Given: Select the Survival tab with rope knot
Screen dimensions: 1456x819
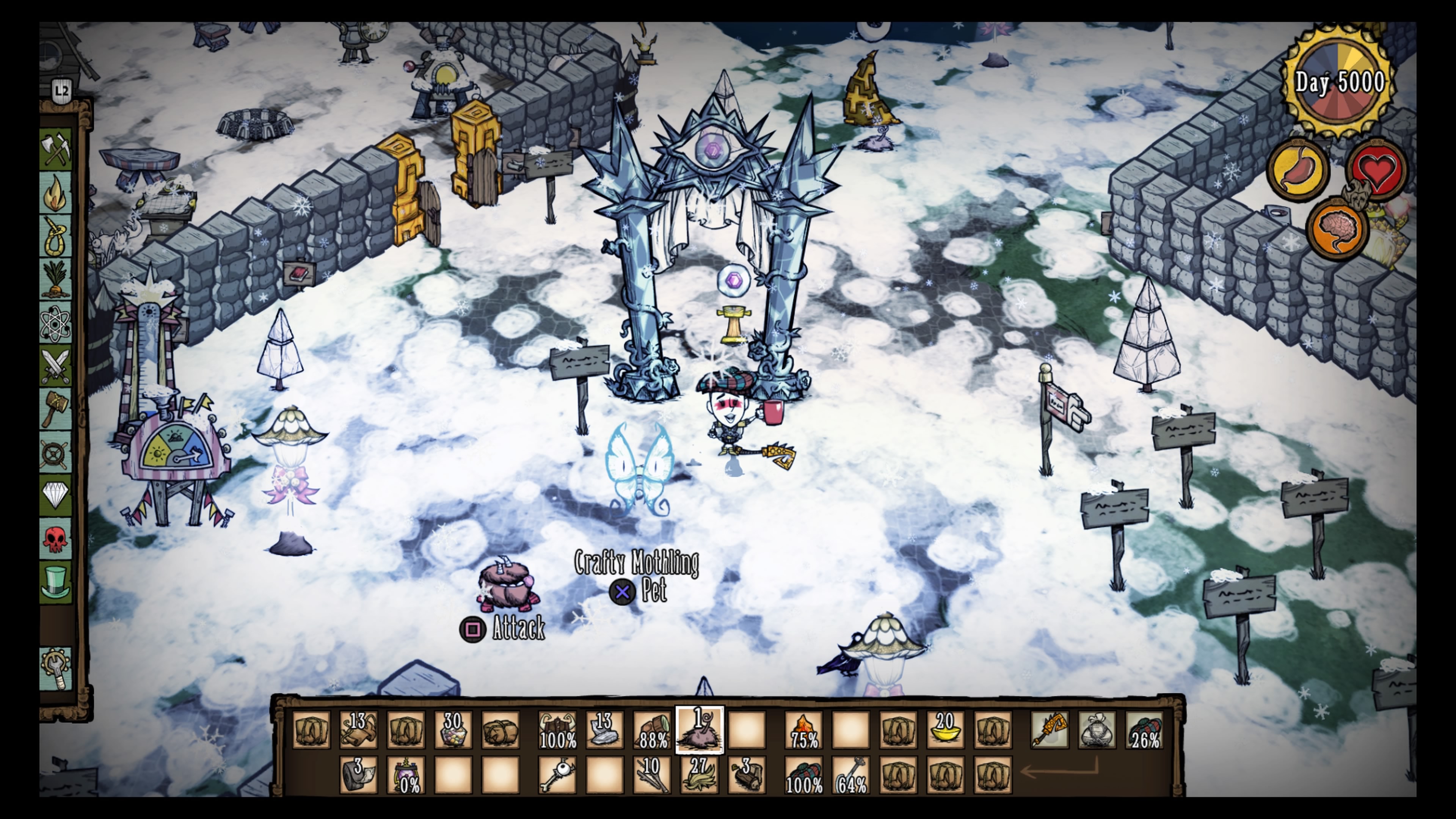Looking at the screenshot, I should [x=56, y=236].
